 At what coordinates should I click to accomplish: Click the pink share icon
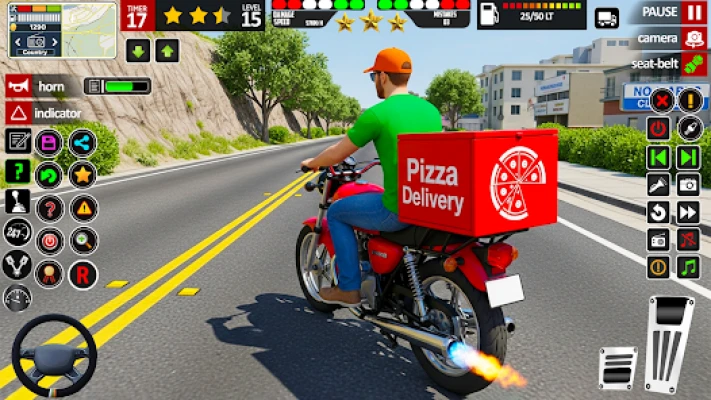pyautogui.click(x=82, y=142)
